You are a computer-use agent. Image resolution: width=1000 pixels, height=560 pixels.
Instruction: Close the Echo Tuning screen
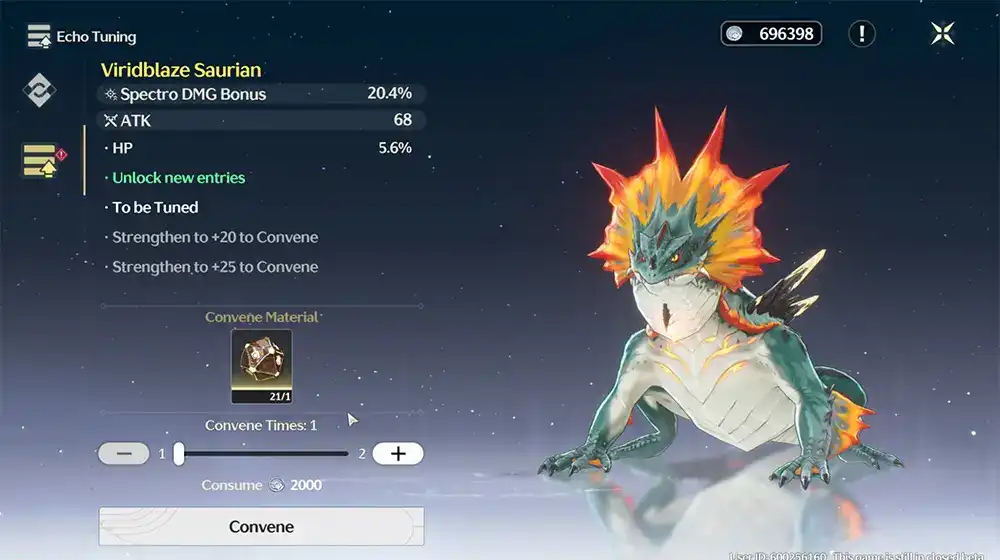942,34
